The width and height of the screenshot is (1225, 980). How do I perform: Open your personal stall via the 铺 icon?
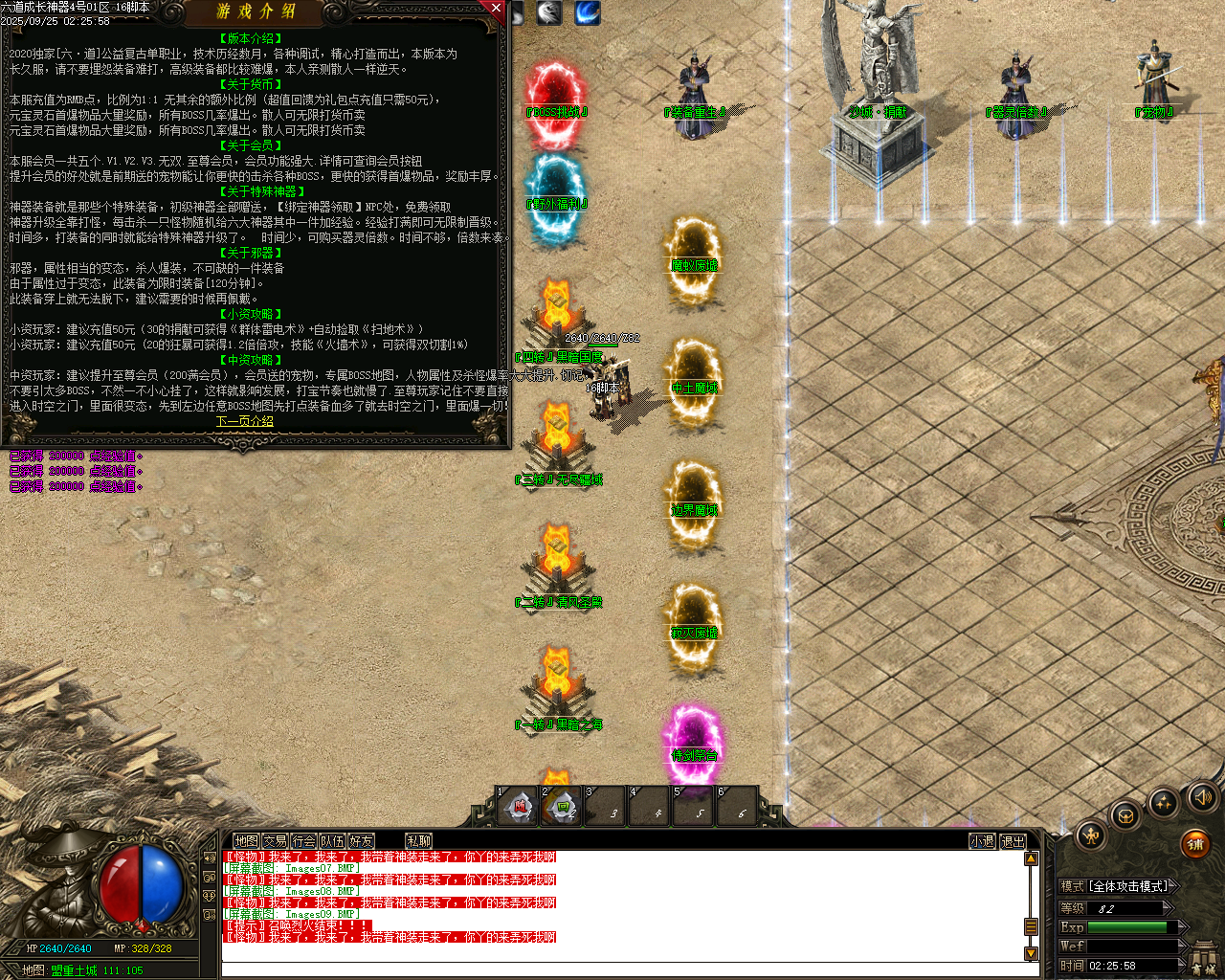pos(1193,845)
